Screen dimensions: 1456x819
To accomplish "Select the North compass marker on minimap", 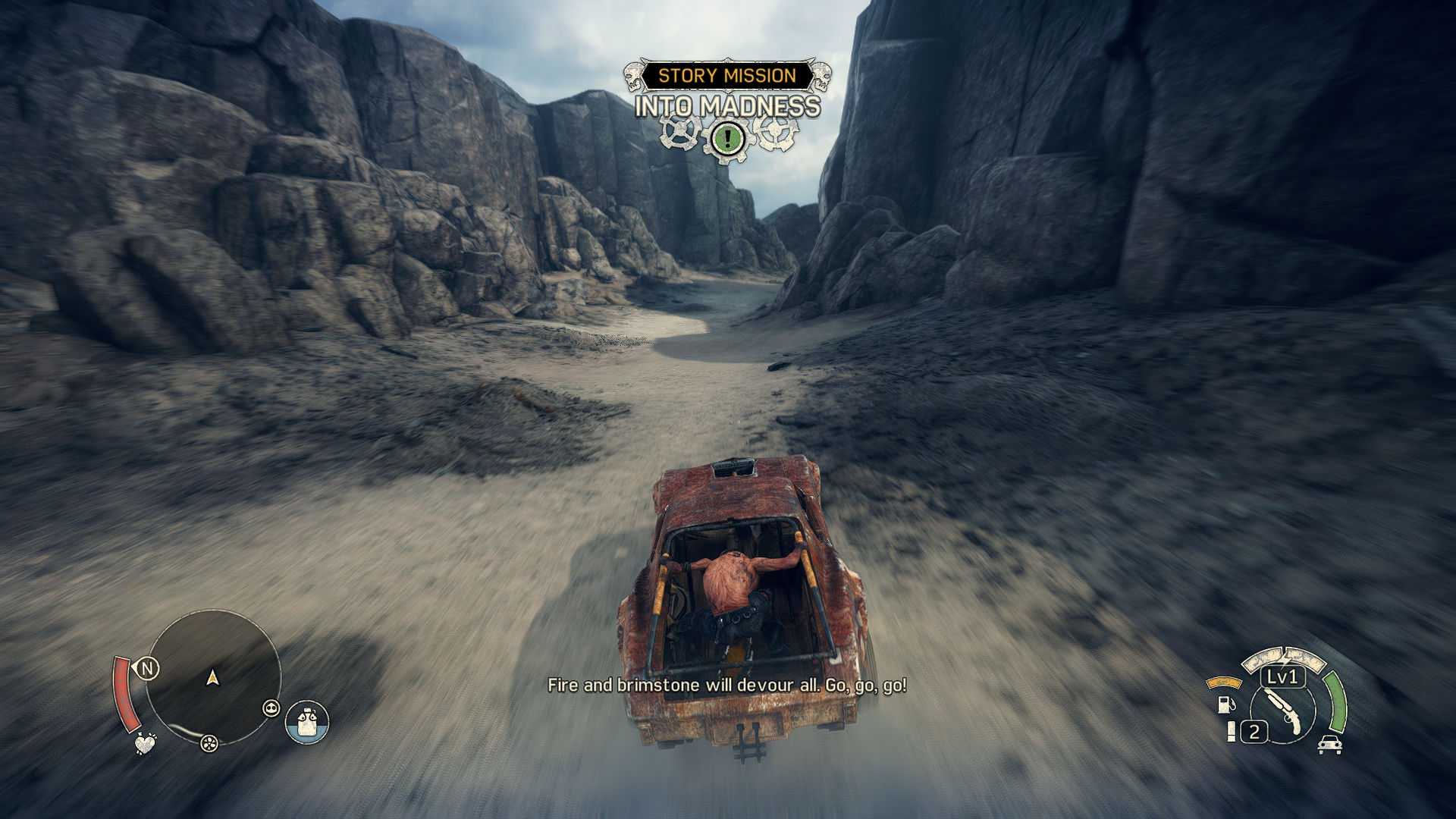I will pos(147,668).
